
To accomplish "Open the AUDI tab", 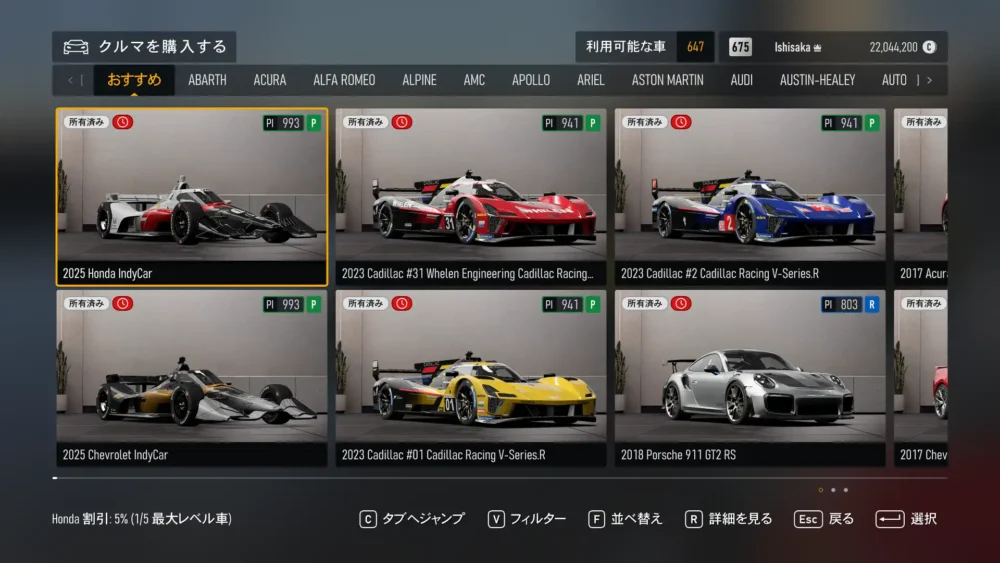I will (742, 80).
